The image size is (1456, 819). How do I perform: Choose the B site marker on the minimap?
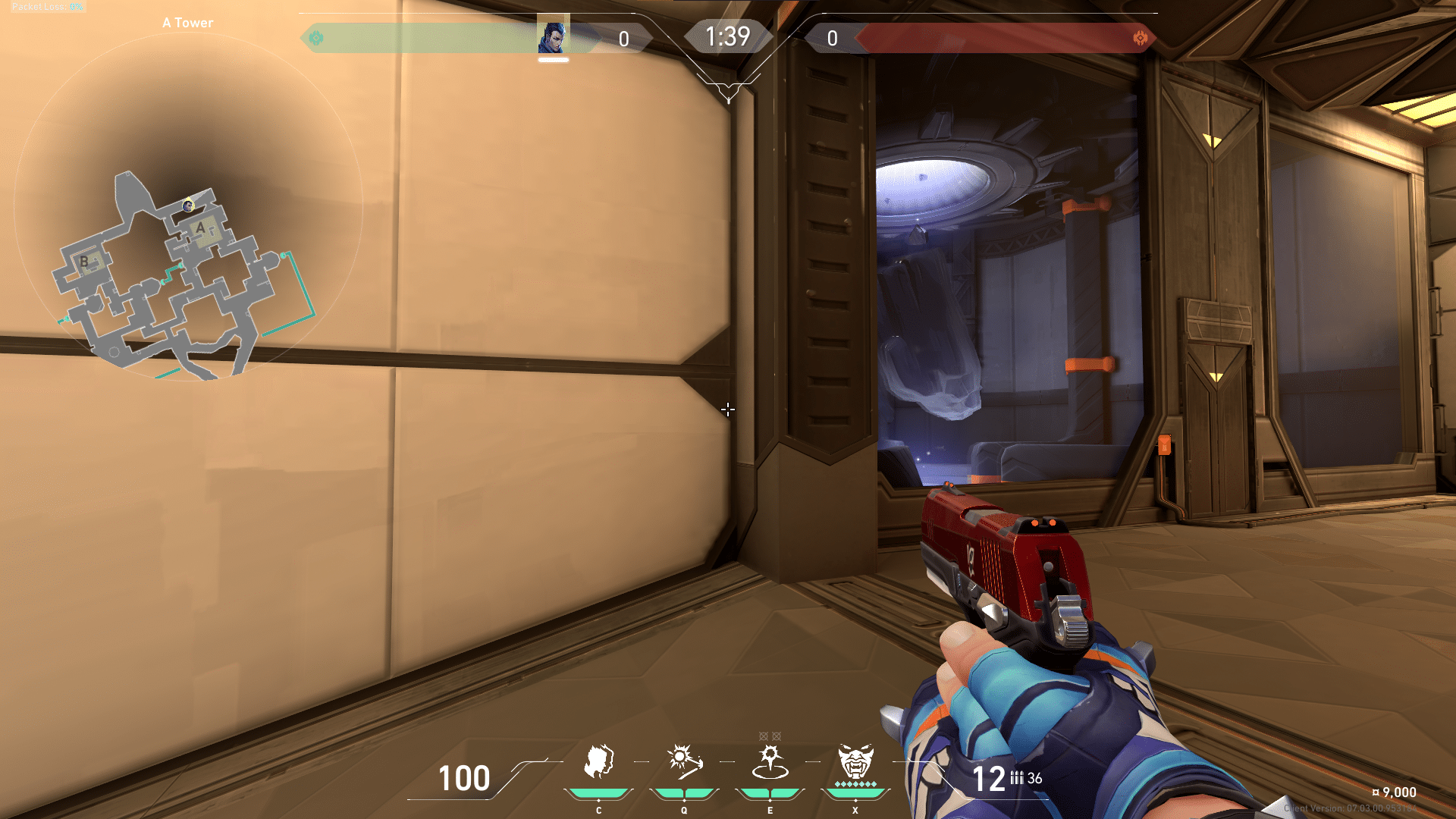[x=84, y=262]
